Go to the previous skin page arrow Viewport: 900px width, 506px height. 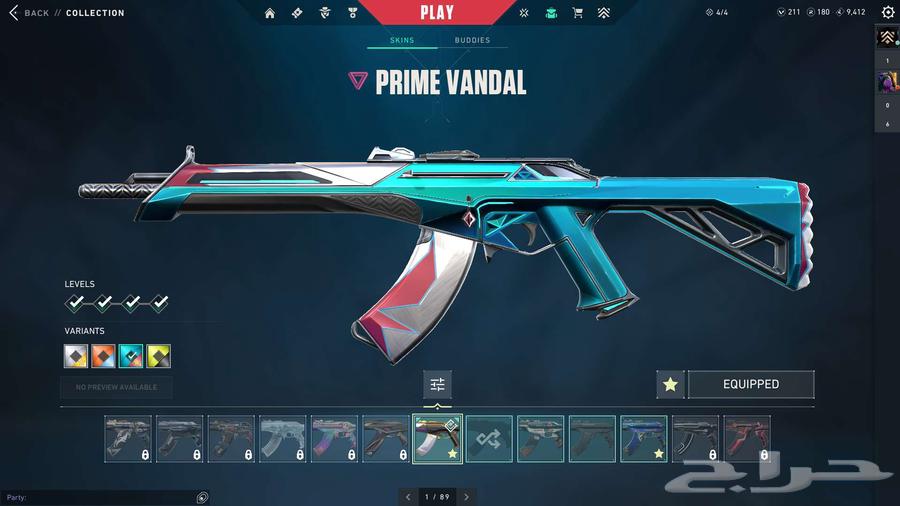coord(407,496)
